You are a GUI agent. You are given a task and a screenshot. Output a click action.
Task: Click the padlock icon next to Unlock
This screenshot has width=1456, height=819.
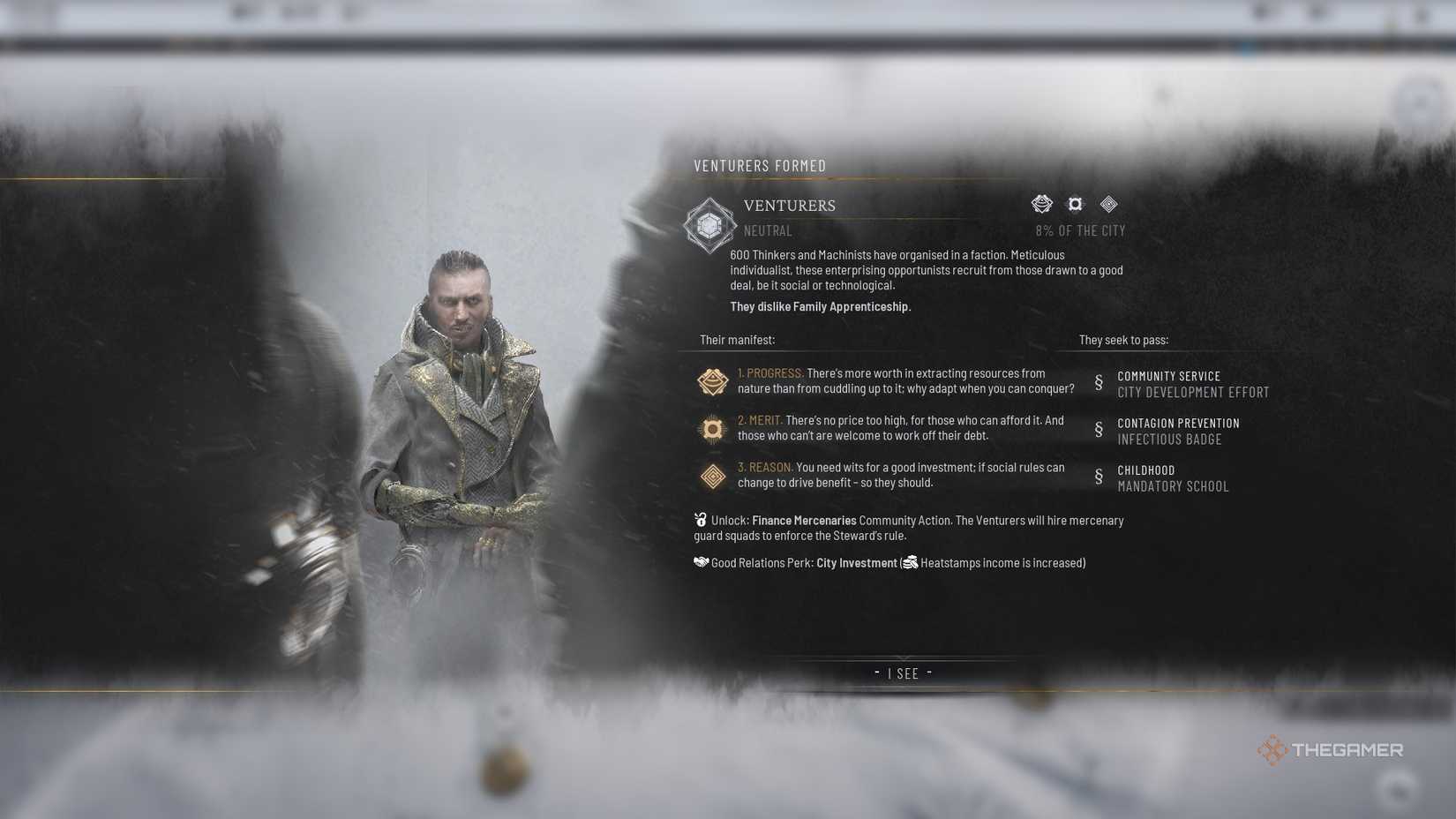pyautogui.click(x=700, y=520)
